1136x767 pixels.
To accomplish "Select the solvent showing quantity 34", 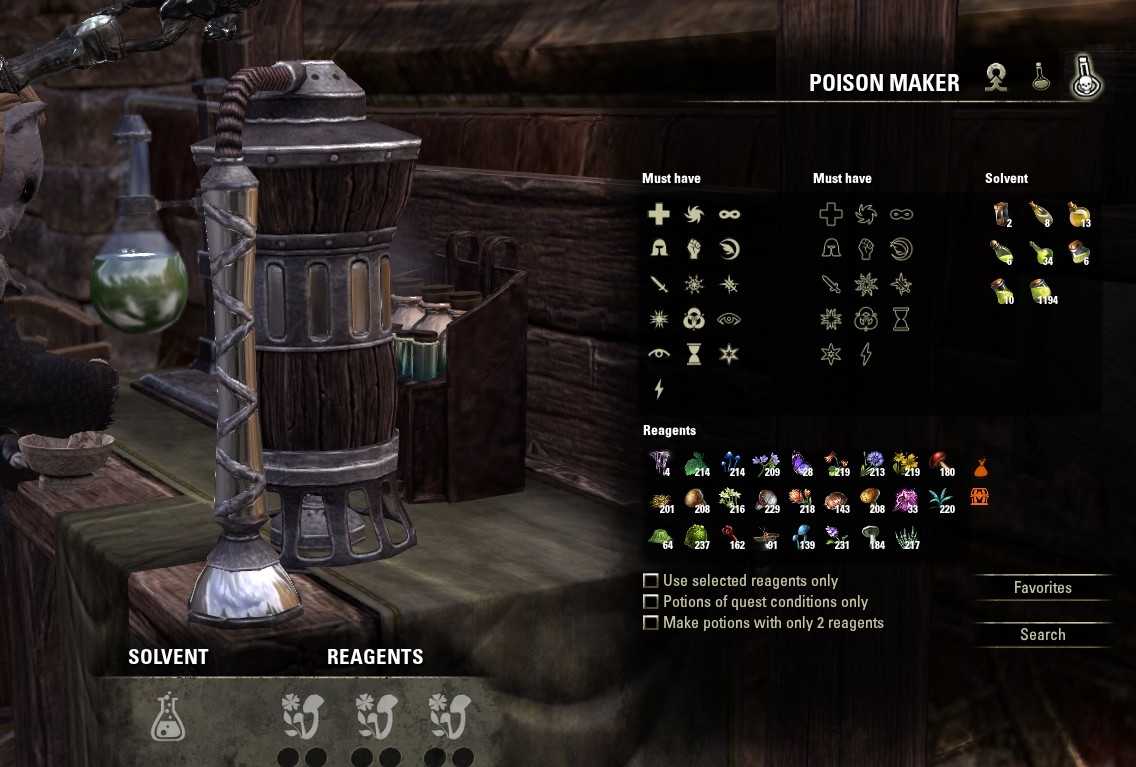I will [1040, 252].
